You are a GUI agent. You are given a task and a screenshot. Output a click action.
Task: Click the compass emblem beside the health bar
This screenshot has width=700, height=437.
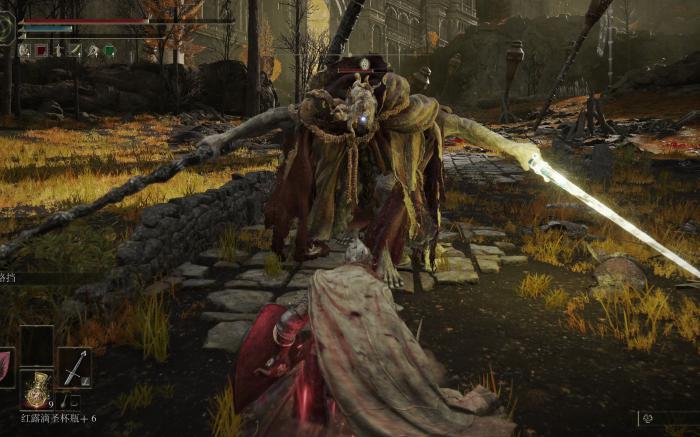click(7, 27)
